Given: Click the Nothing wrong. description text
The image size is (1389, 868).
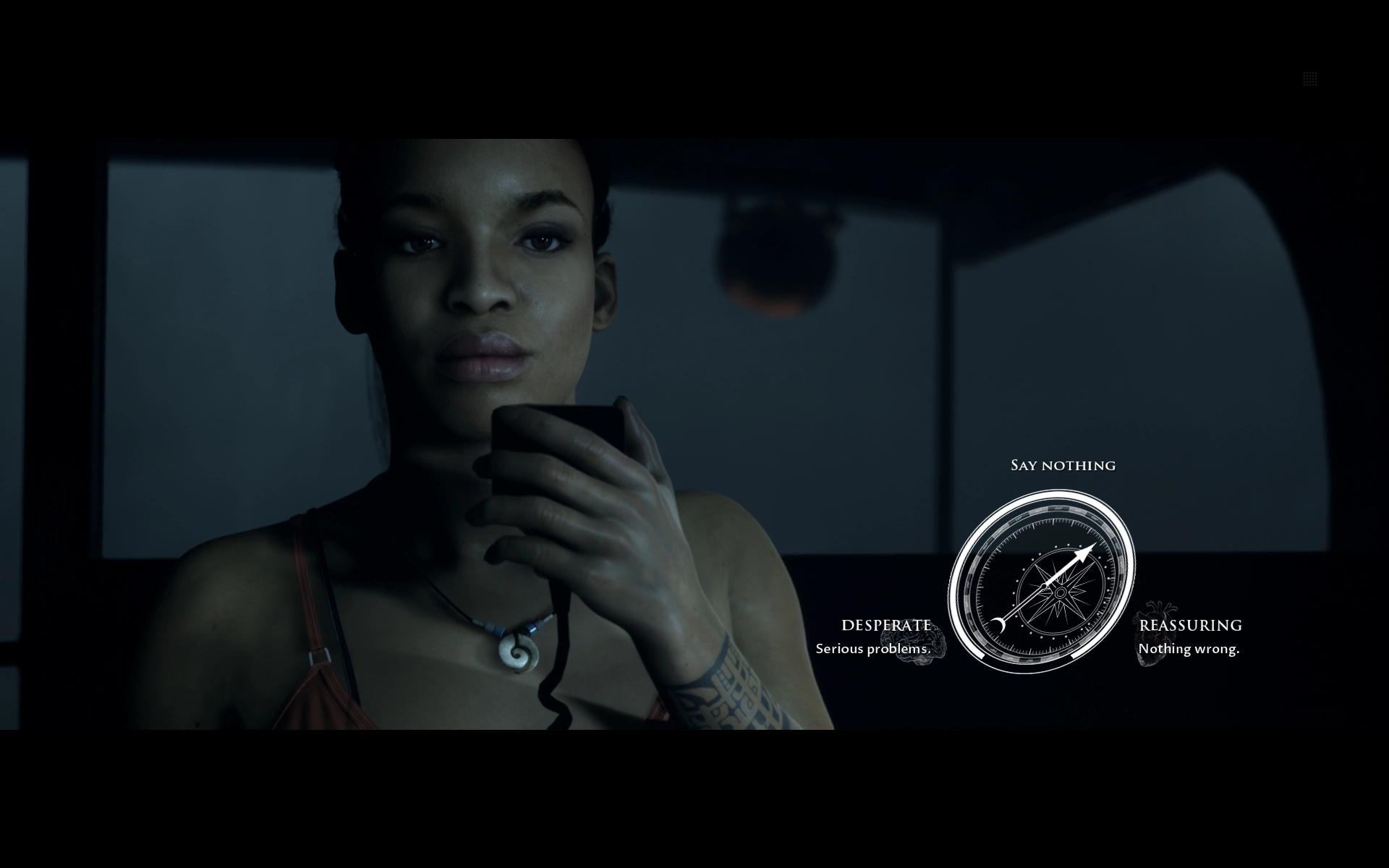Looking at the screenshot, I should pos(1188,650).
